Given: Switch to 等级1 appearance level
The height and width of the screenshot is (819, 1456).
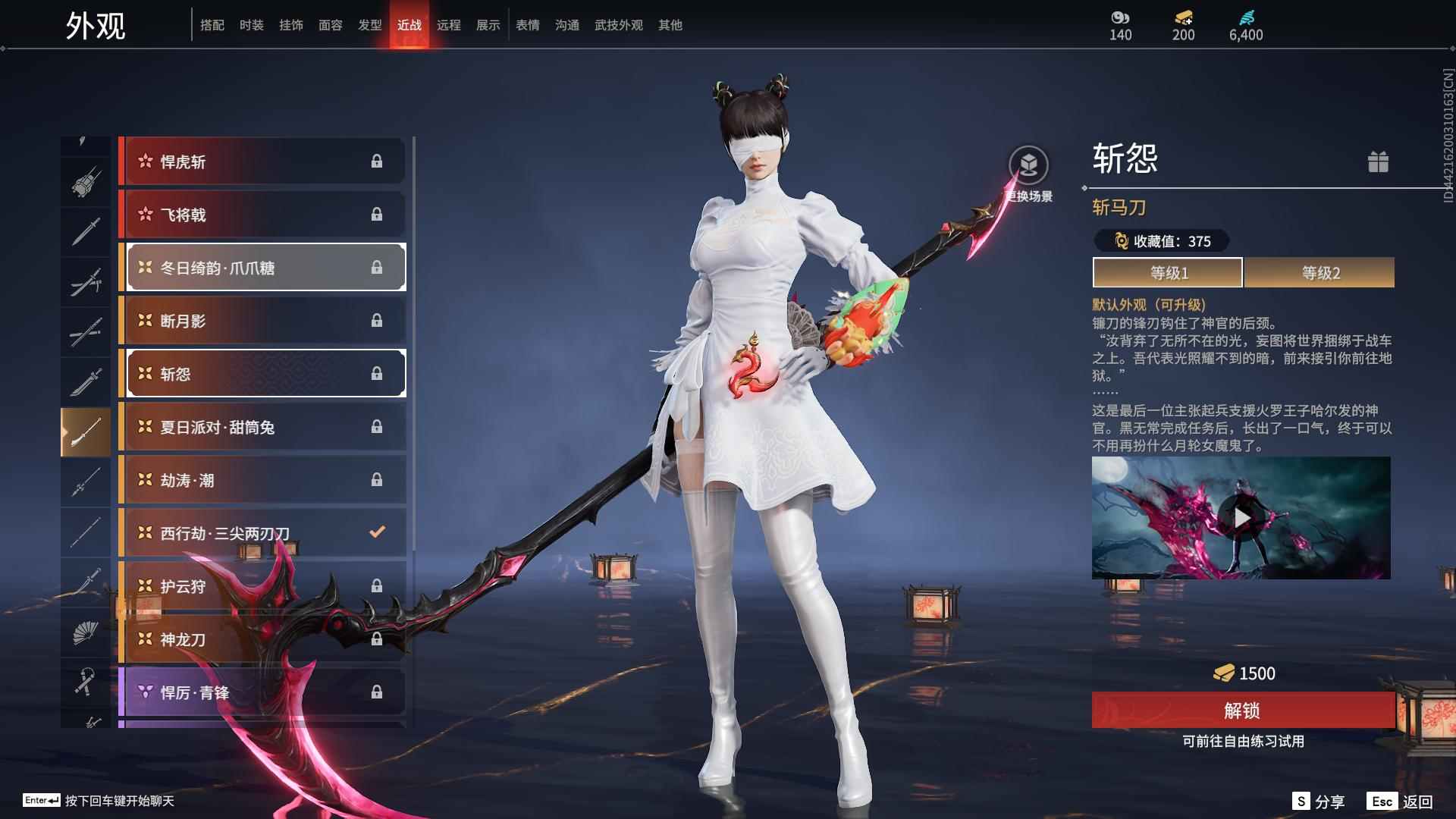Looking at the screenshot, I should coord(1167,273).
